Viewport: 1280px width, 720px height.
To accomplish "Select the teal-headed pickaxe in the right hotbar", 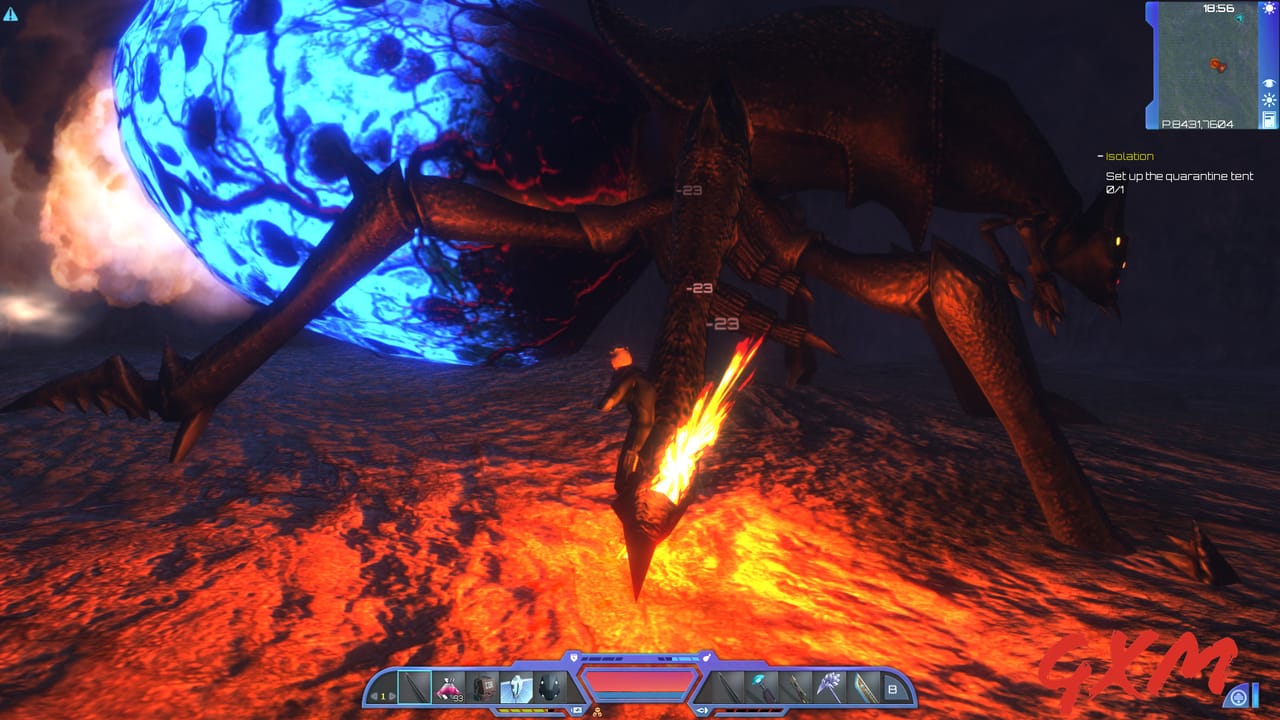I will click(x=759, y=686).
